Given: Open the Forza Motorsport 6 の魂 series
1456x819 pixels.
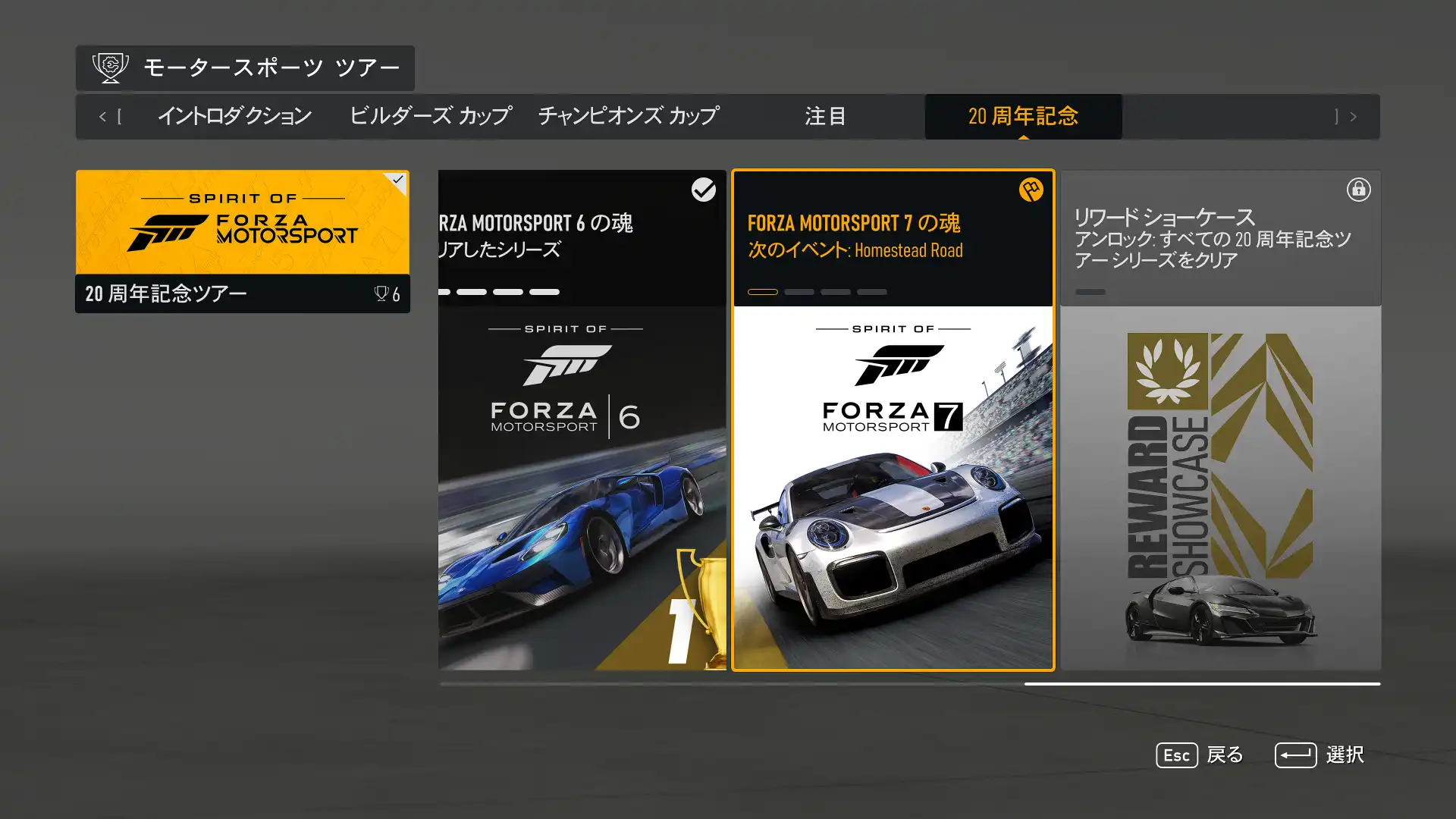Looking at the screenshot, I should point(582,419).
